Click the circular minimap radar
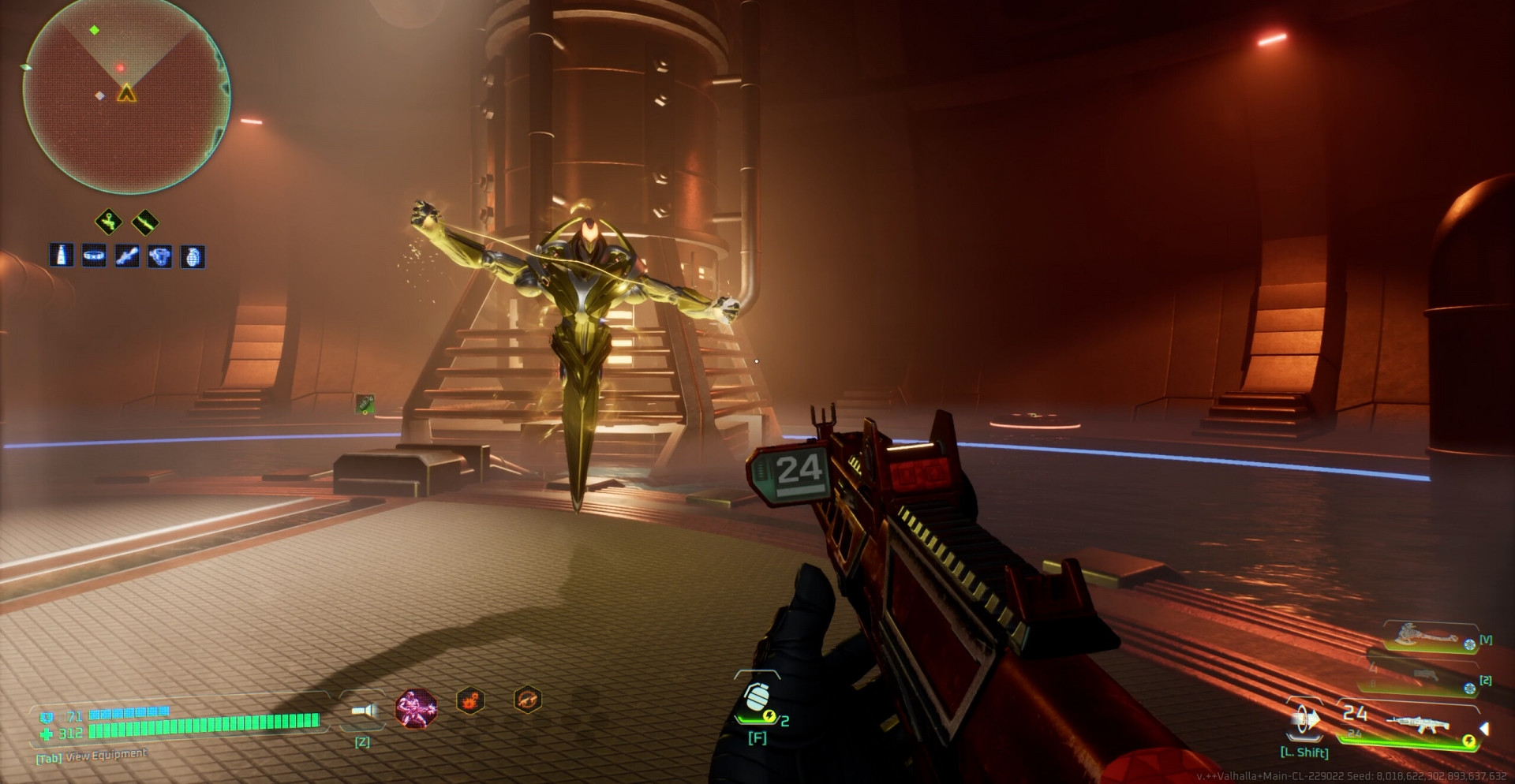The width and height of the screenshot is (1515, 784). 126,95
